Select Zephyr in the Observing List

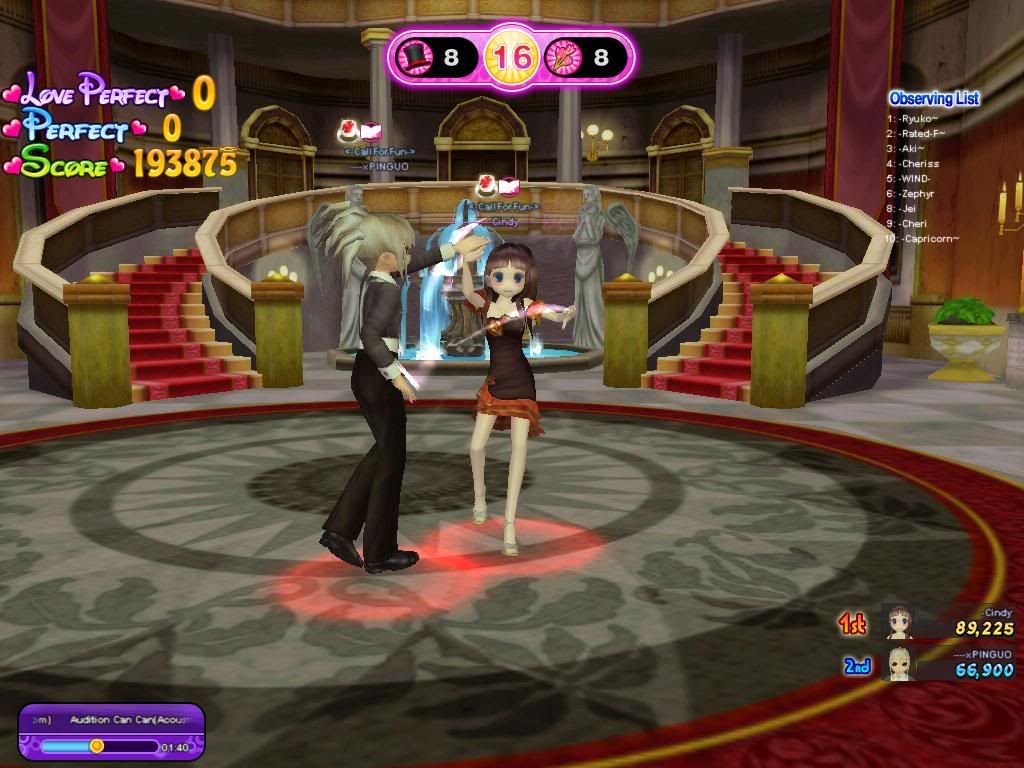coord(918,194)
